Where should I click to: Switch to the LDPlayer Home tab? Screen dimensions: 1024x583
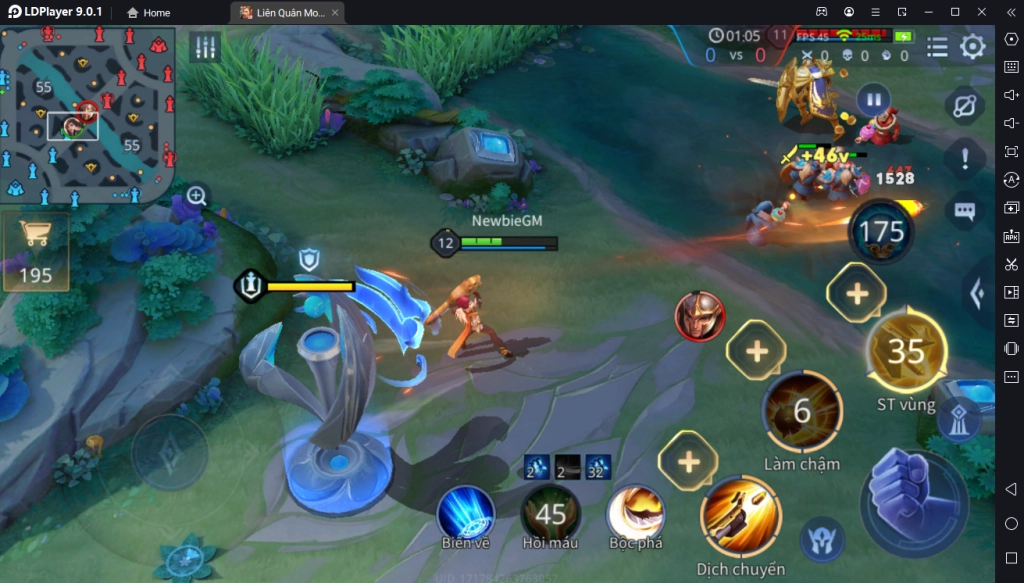(x=148, y=13)
